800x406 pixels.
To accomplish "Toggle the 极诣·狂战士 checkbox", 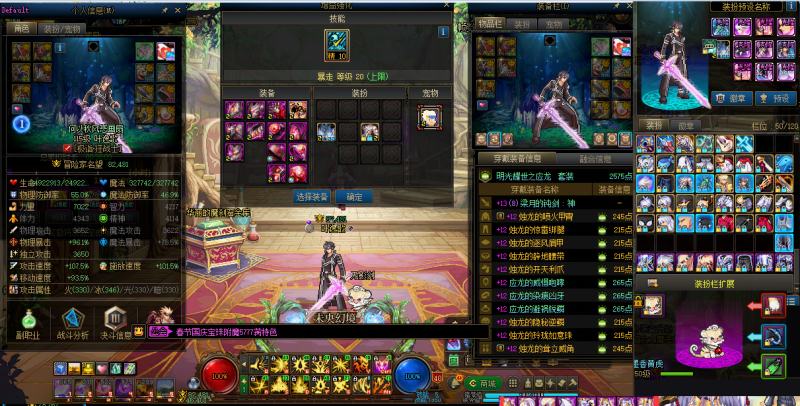I will point(68,147).
